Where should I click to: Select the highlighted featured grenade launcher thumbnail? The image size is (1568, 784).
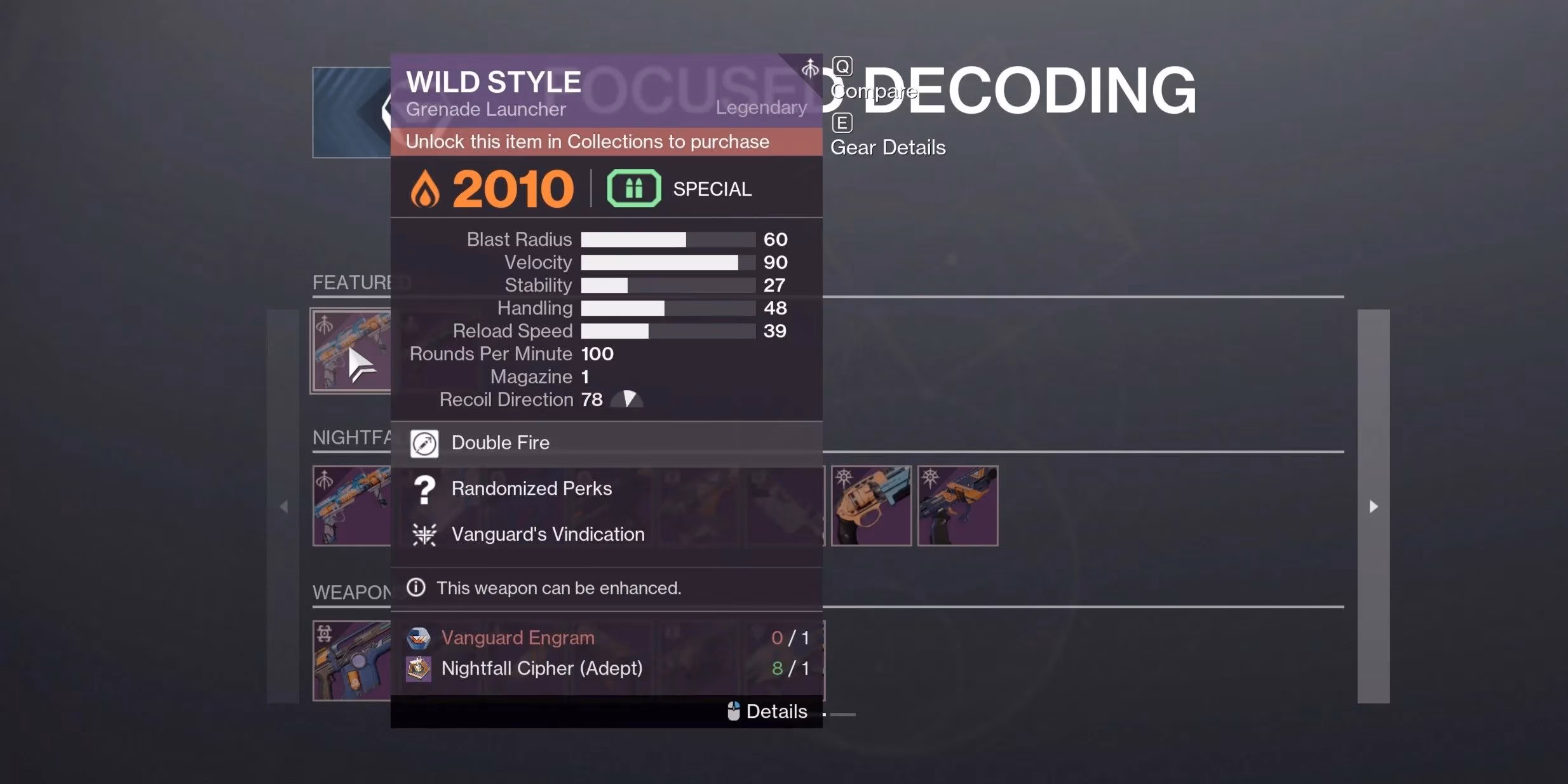click(351, 349)
